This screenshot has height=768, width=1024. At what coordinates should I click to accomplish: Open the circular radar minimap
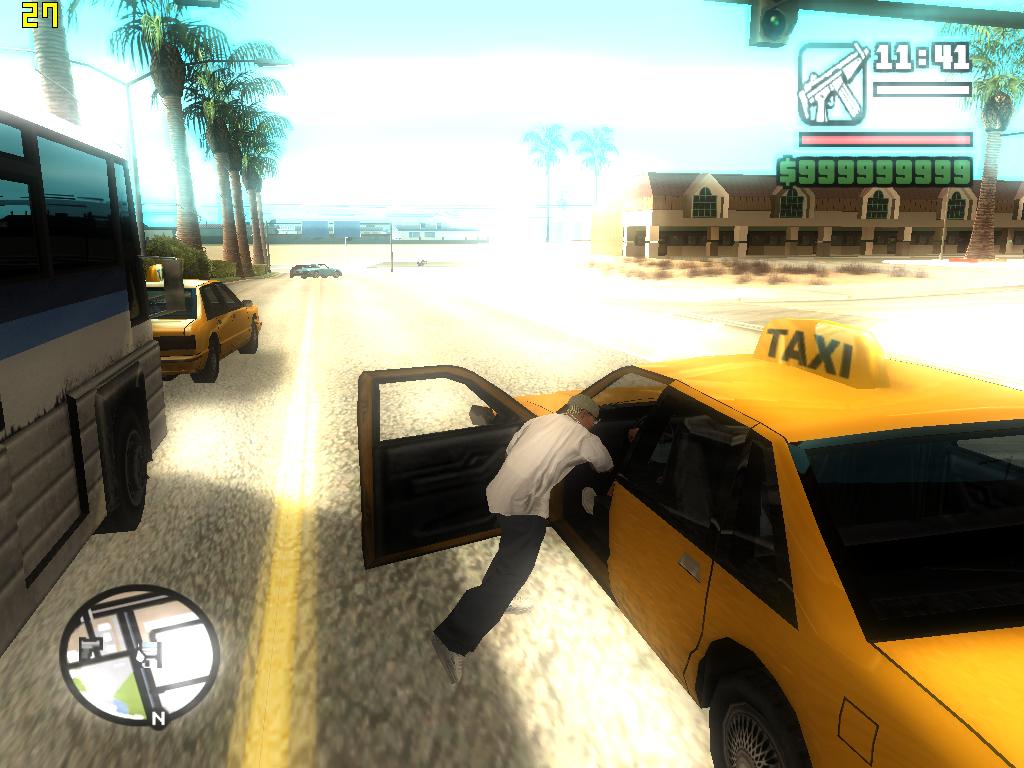coord(138,655)
